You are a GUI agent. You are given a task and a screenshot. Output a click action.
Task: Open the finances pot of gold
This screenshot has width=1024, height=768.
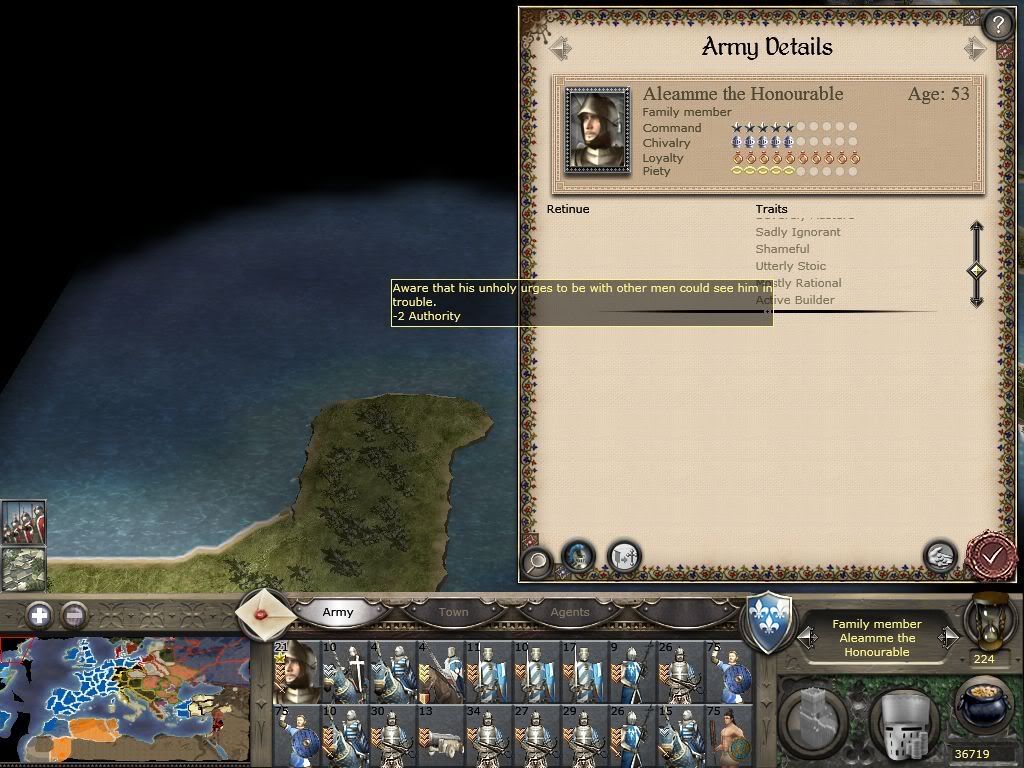pyautogui.click(x=985, y=707)
